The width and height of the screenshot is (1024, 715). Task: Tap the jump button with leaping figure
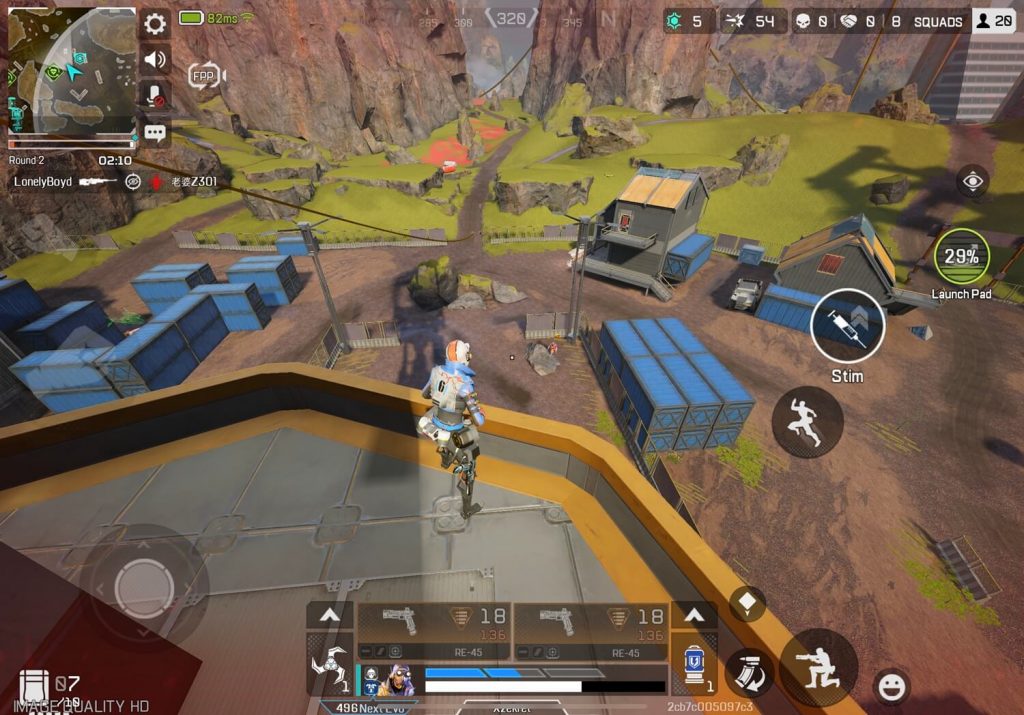coord(807,422)
